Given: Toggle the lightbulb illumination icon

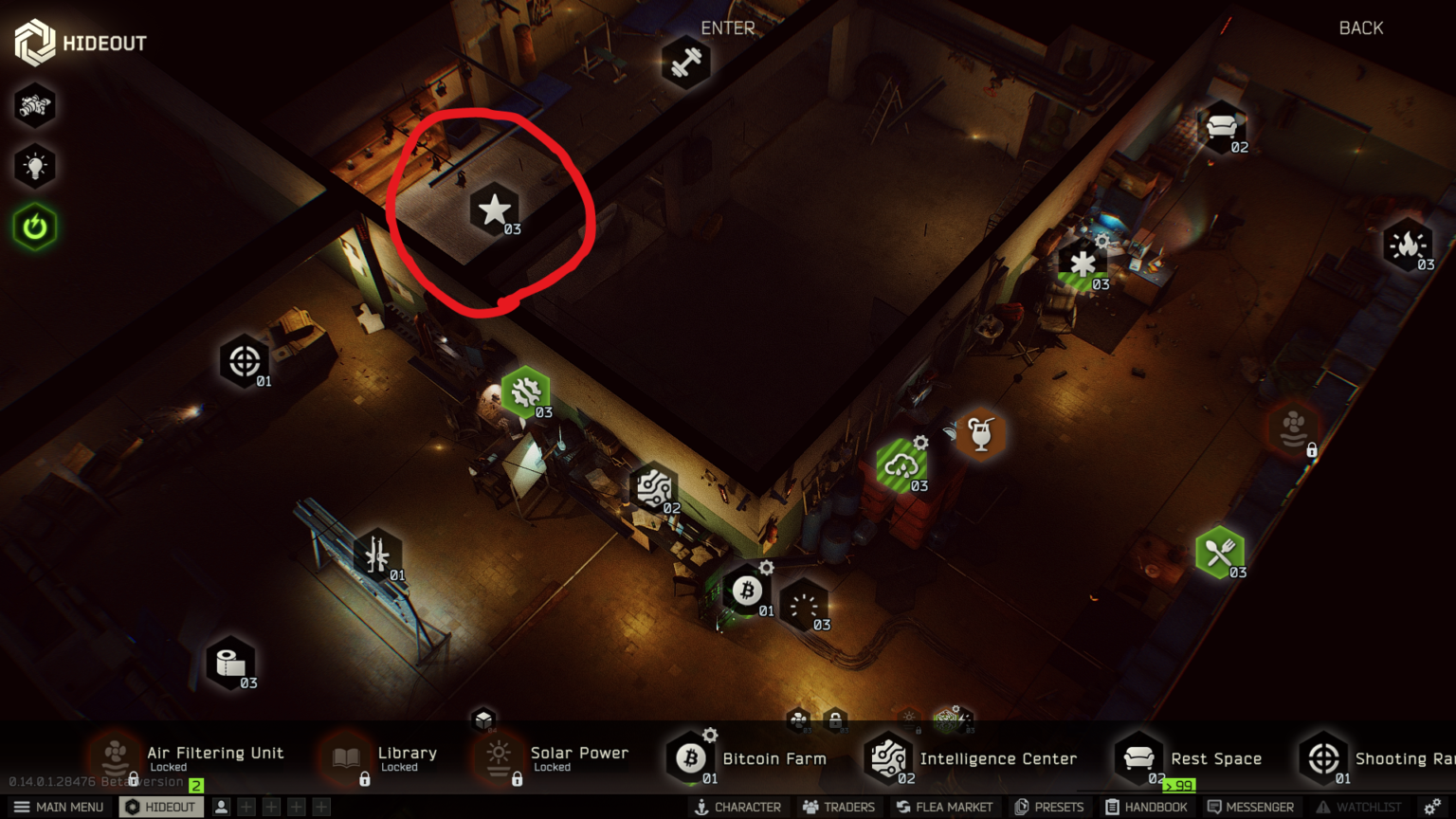Looking at the screenshot, I should coord(35,167).
